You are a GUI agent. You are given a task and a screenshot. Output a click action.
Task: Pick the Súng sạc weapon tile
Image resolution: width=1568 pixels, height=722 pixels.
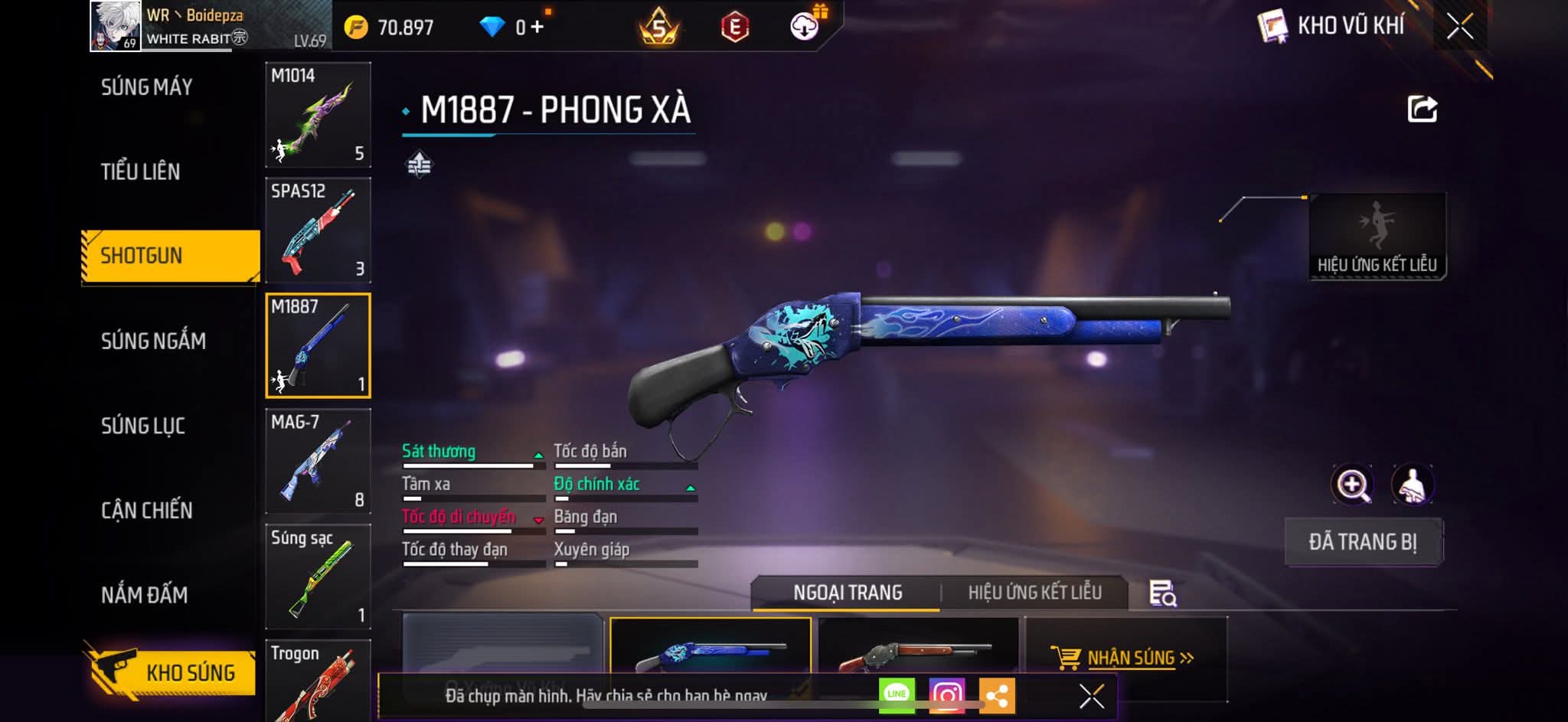point(318,577)
